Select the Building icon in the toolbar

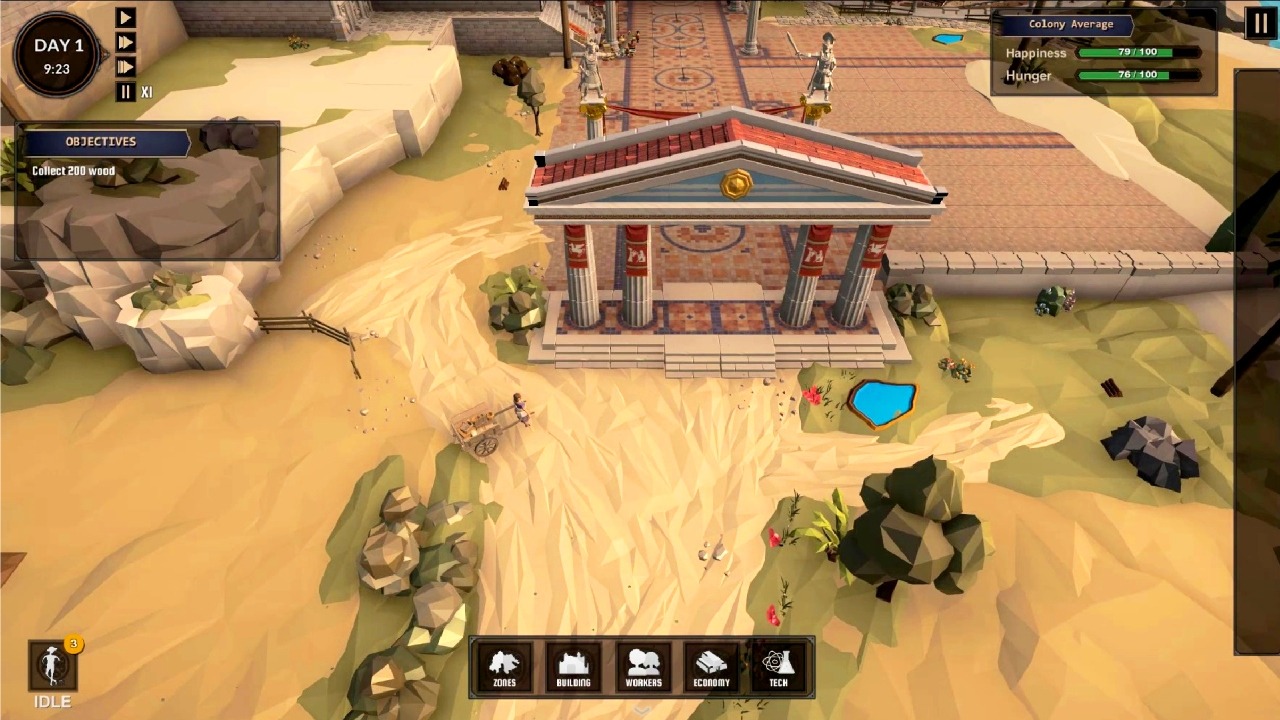click(573, 666)
